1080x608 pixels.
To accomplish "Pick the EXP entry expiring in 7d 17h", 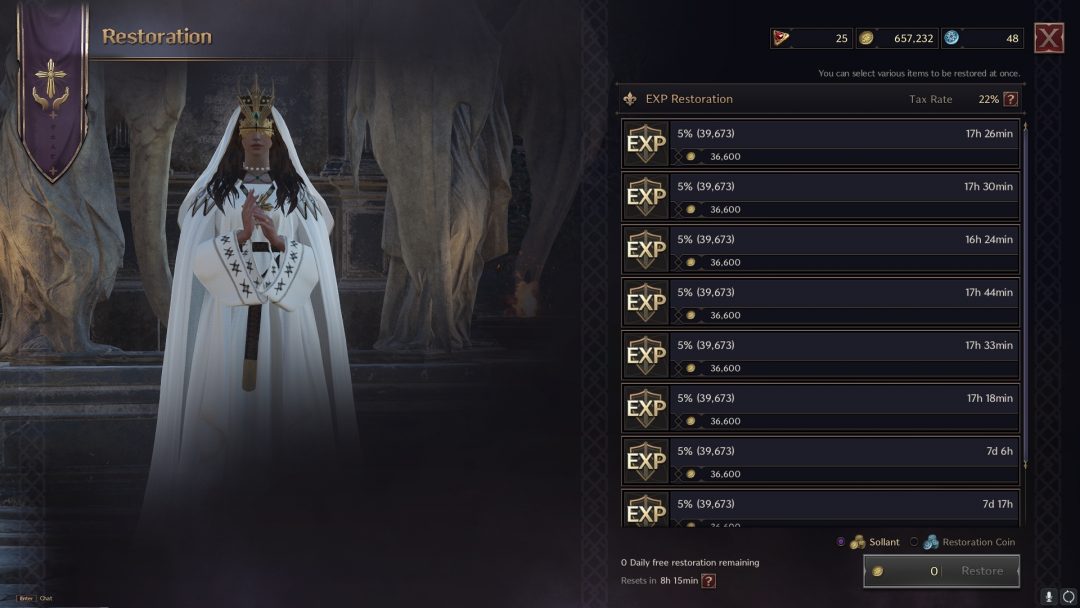I will click(x=820, y=508).
